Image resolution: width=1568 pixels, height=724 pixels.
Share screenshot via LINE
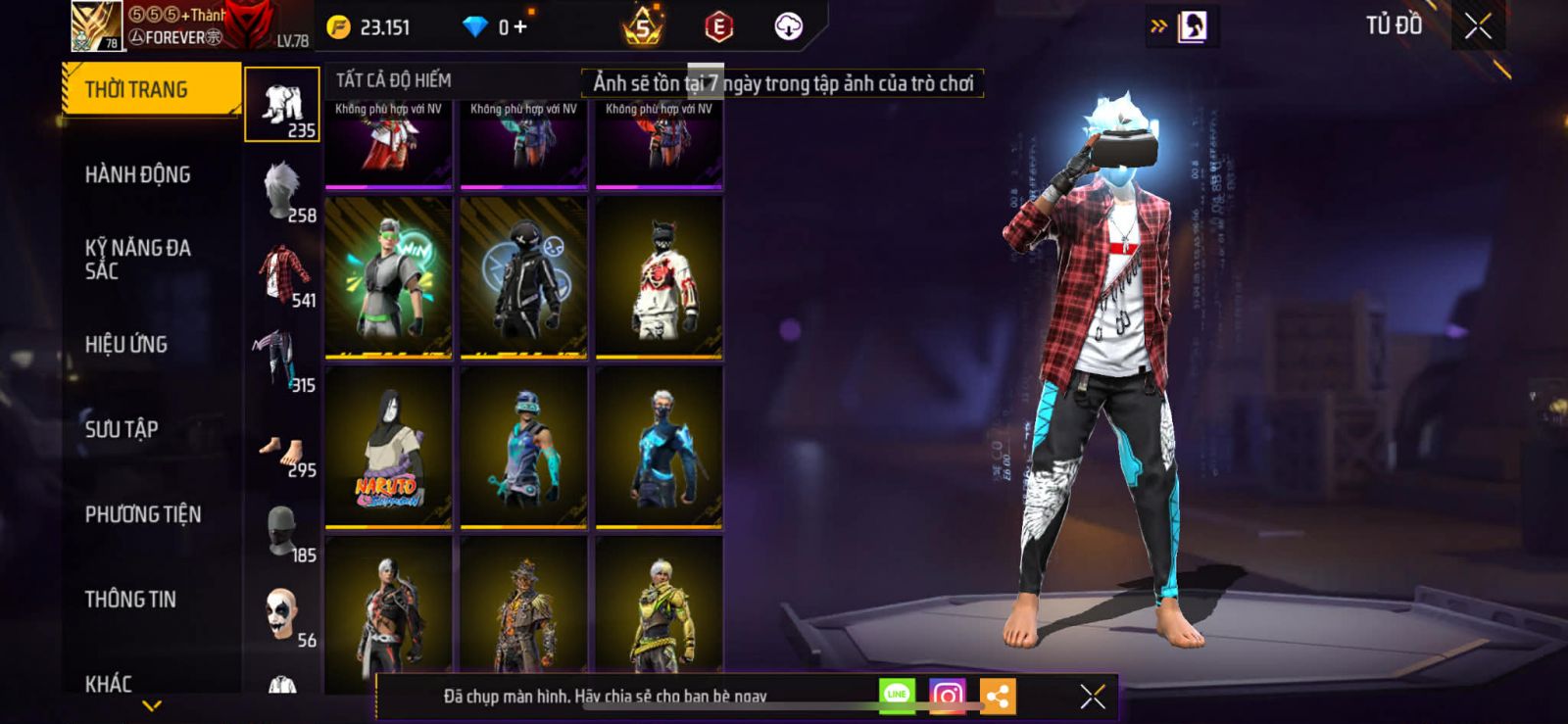click(x=897, y=696)
